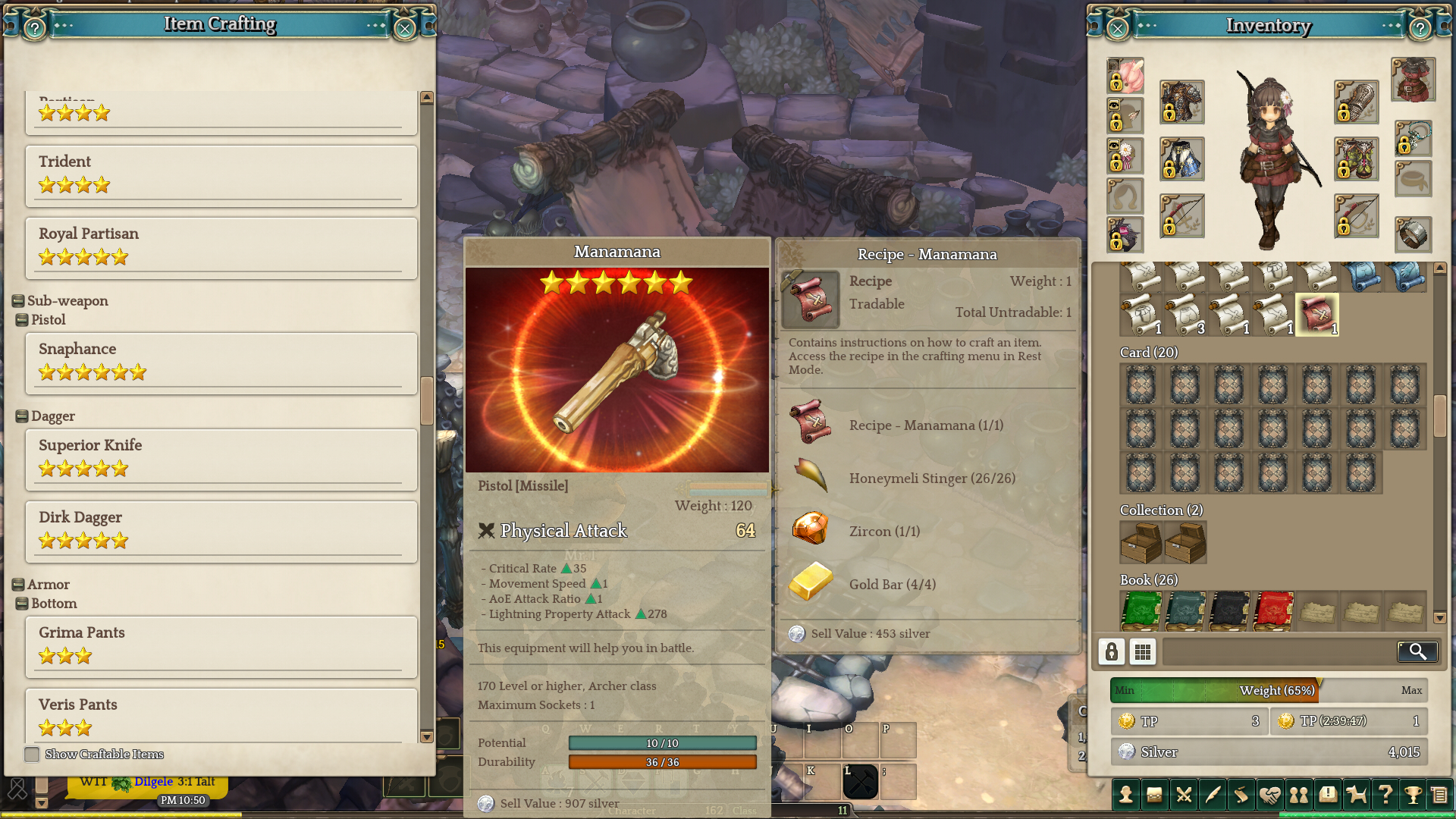
Task: Select the Superior Knife recipe
Action: (x=221, y=458)
